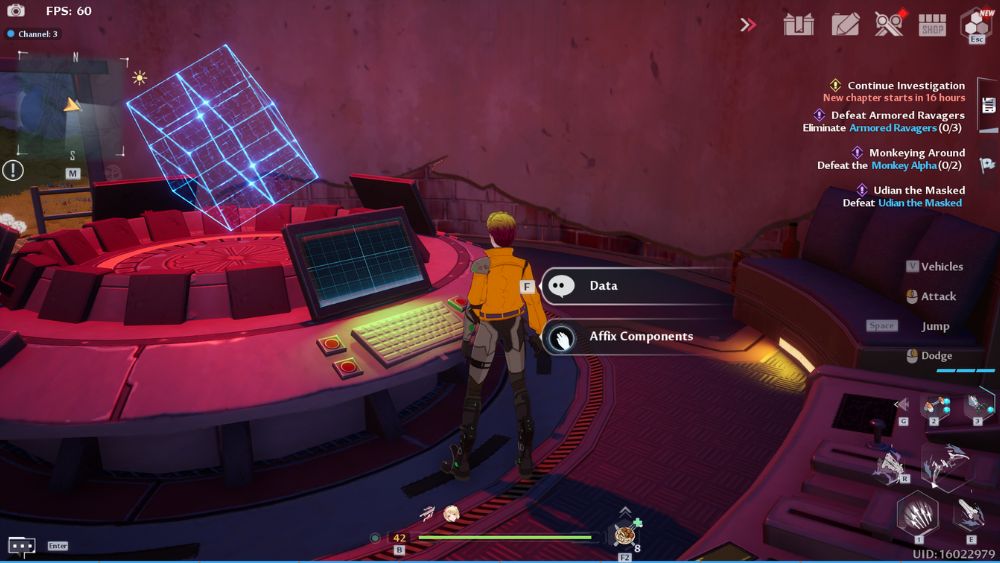Expand the top menu double-arrow
1000x563 pixels.
pos(748,24)
